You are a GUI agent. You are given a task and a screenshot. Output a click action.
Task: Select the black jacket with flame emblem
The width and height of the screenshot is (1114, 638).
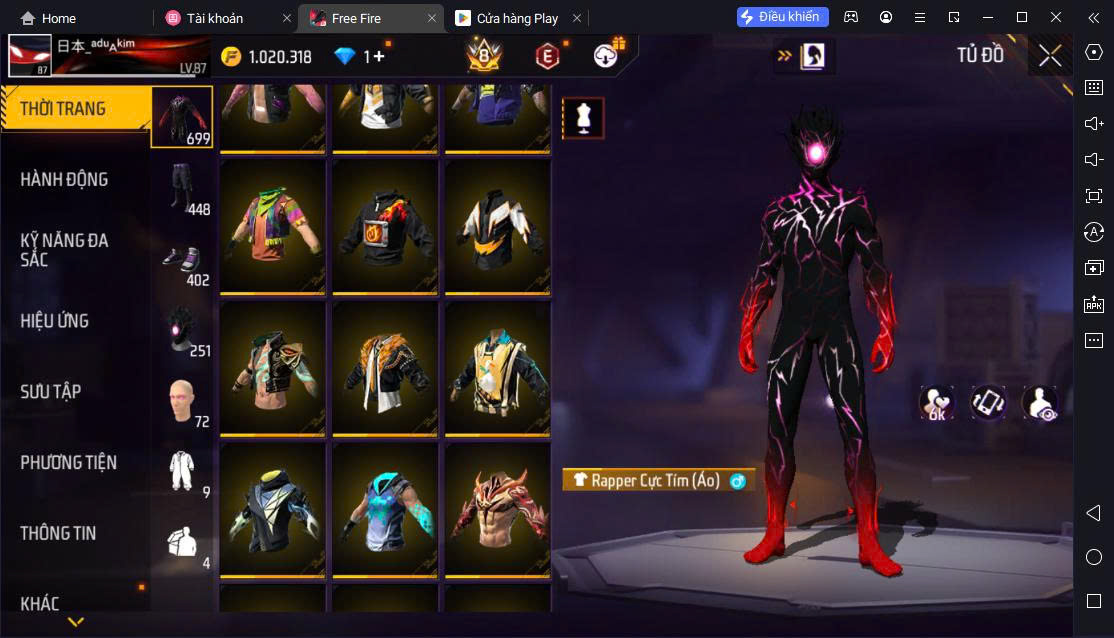385,224
